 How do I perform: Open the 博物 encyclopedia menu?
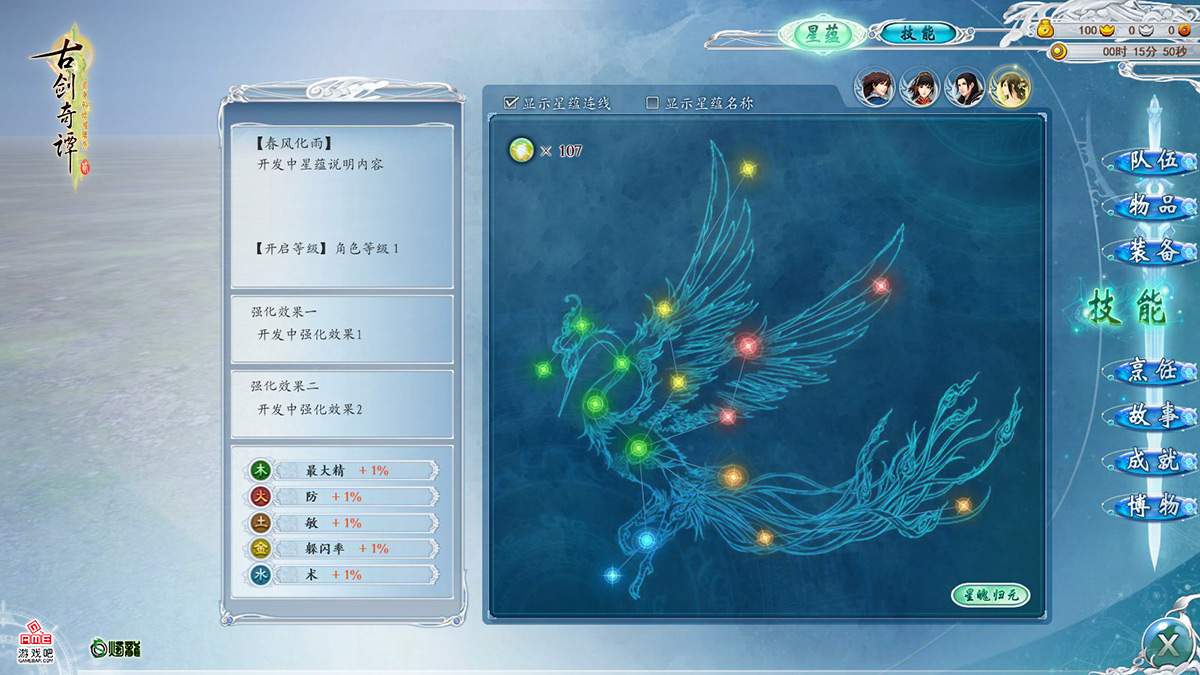(x=1152, y=506)
